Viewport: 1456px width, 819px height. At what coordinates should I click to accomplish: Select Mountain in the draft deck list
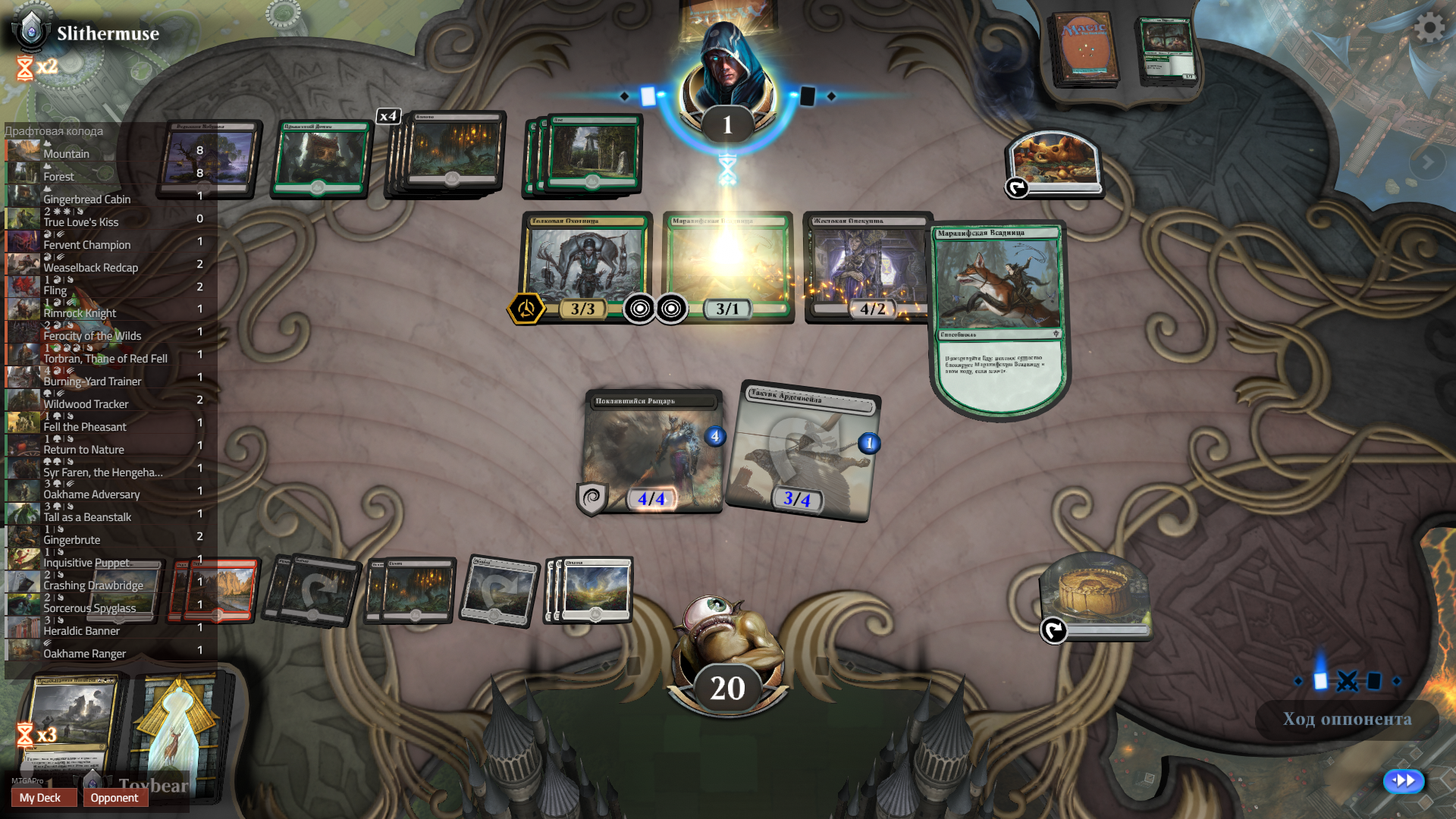(x=67, y=153)
